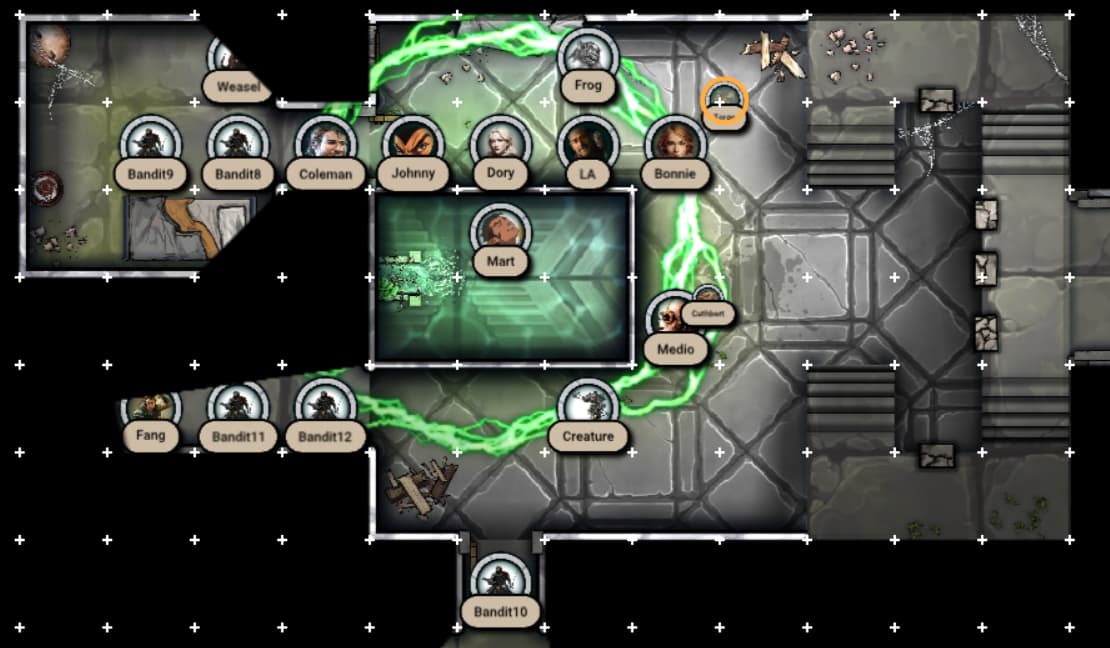Select the Bandit11 token

pyautogui.click(x=237, y=410)
